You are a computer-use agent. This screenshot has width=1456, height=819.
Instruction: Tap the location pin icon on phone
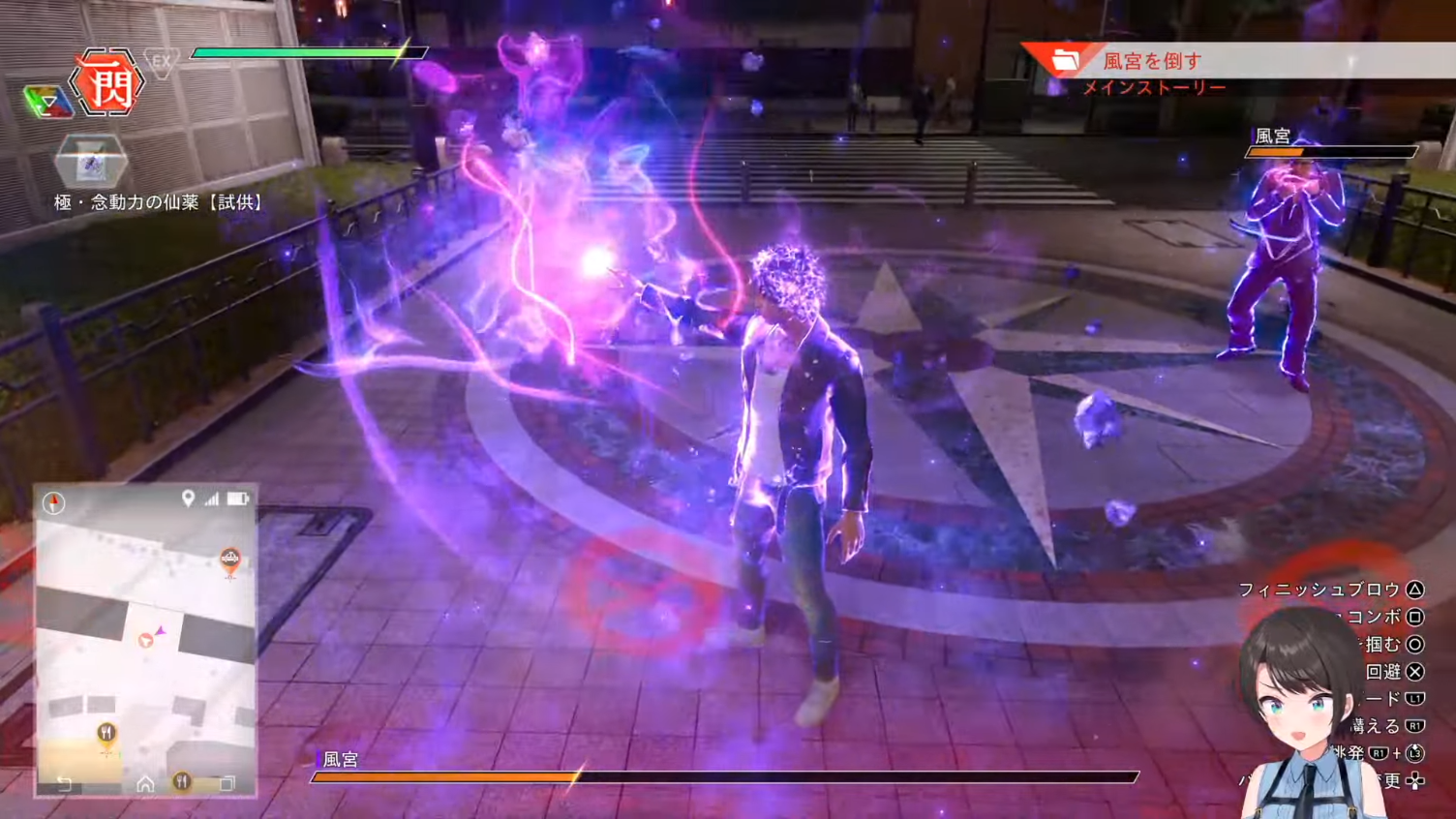188,498
